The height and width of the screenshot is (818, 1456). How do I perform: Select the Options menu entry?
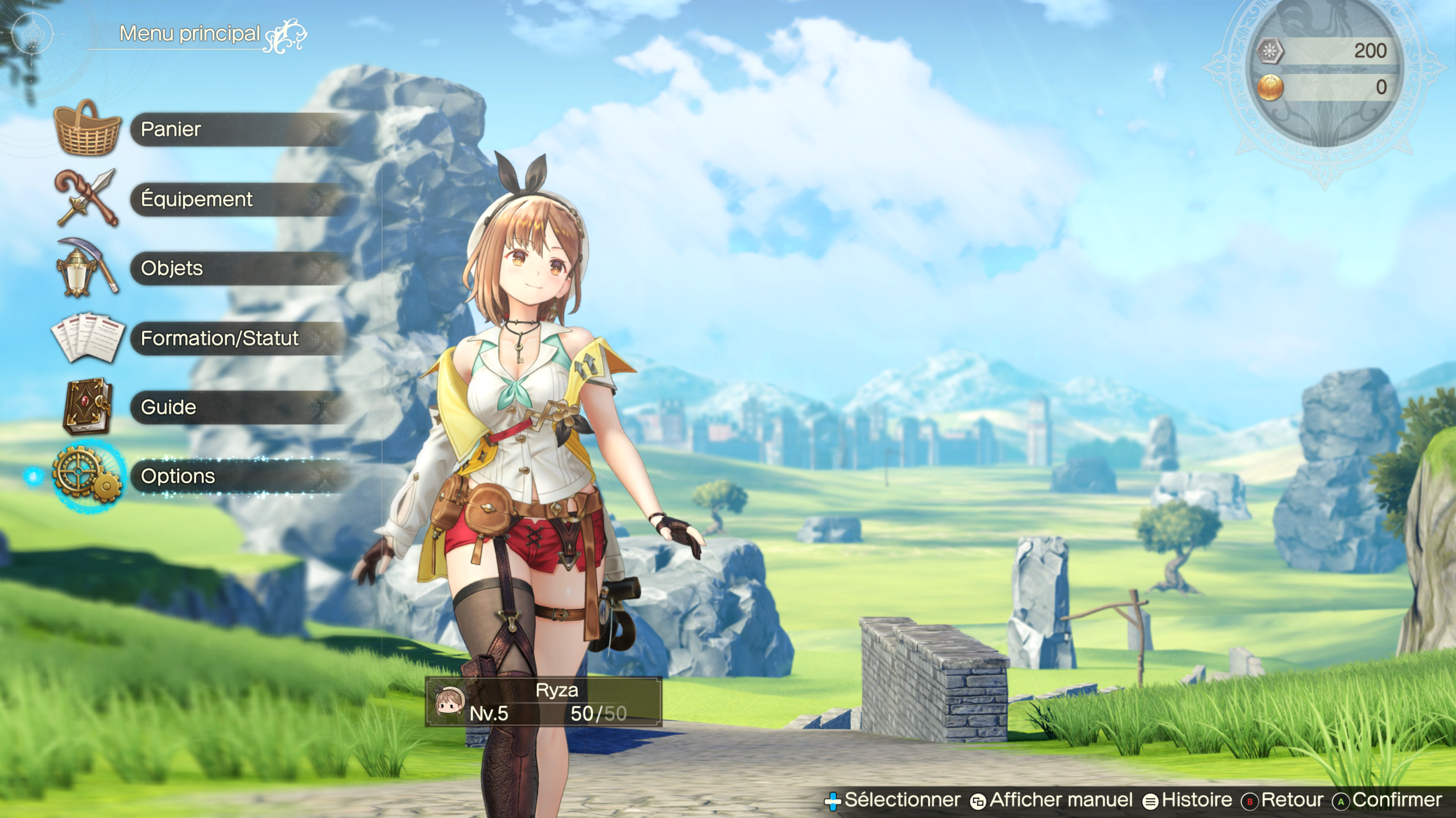239,476
